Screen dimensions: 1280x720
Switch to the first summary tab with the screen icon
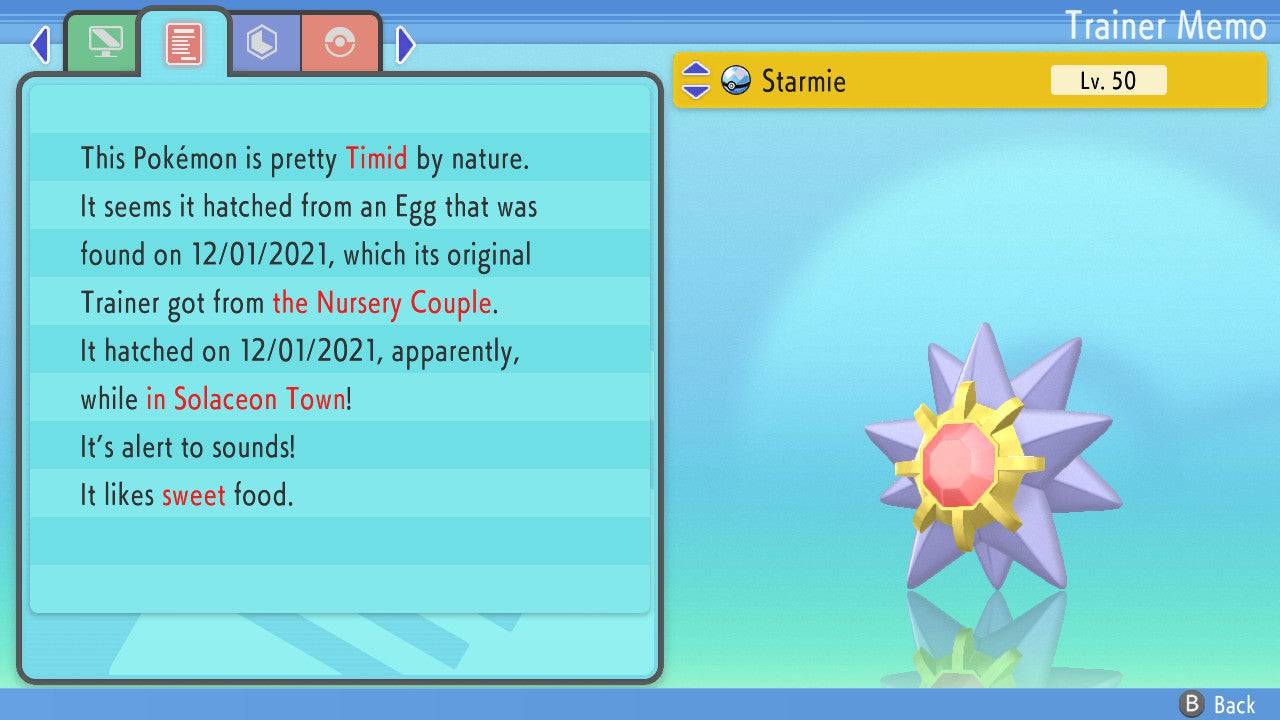(x=104, y=43)
